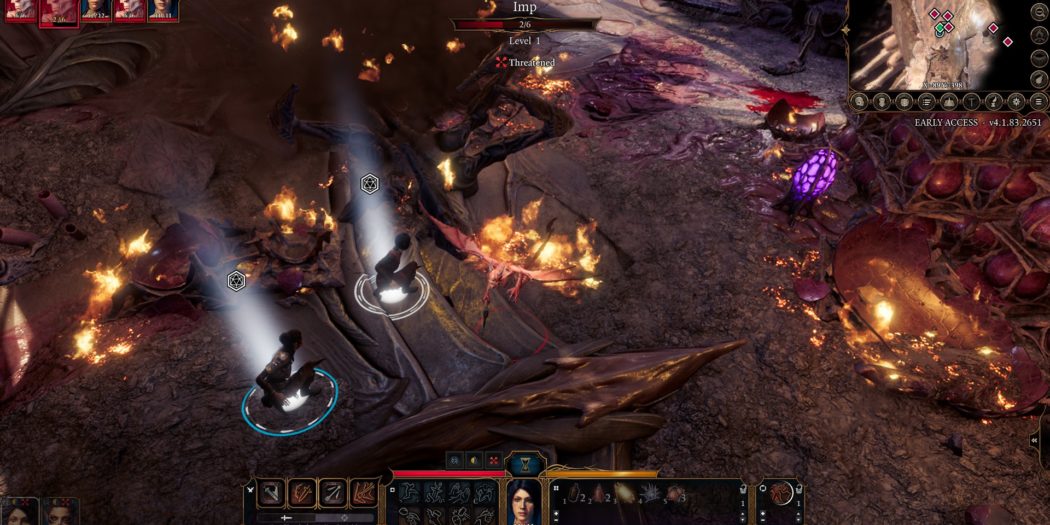Expand the collapse arrows at right edge
This screenshot has height=525, width=1050.
click(1041, 440)
